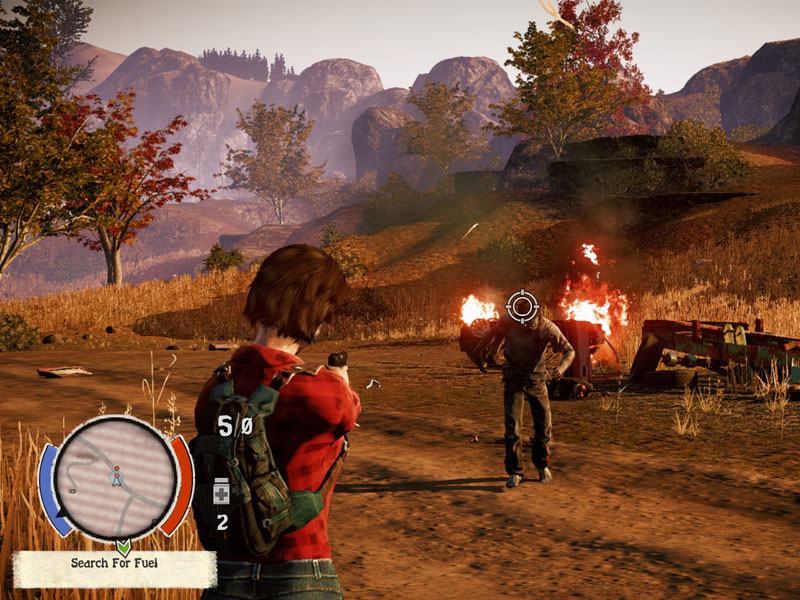Use the medkit item icon
The image size is (800, 600).
coord(222,492)
